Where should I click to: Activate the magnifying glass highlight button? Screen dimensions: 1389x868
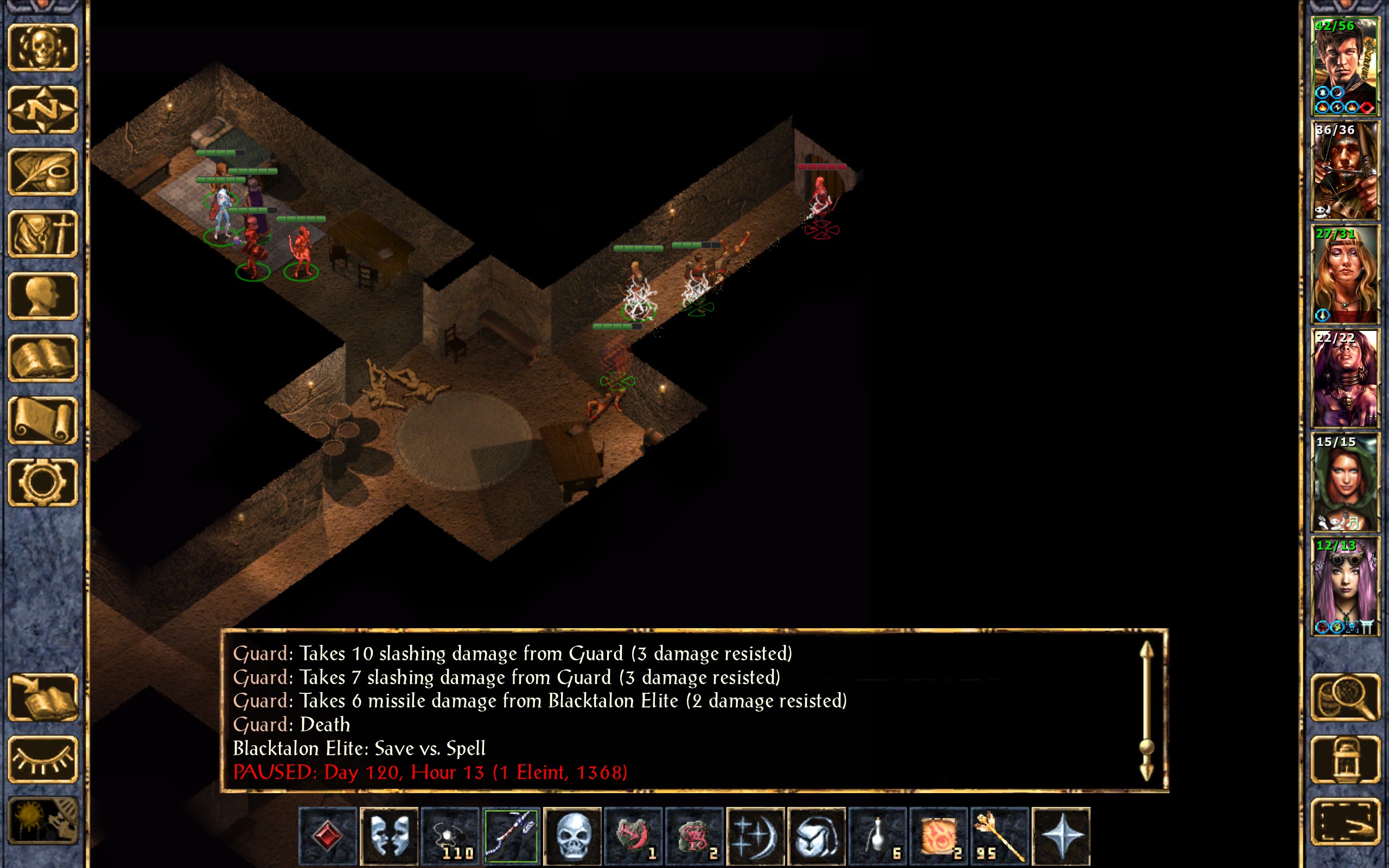[1345, 698]
